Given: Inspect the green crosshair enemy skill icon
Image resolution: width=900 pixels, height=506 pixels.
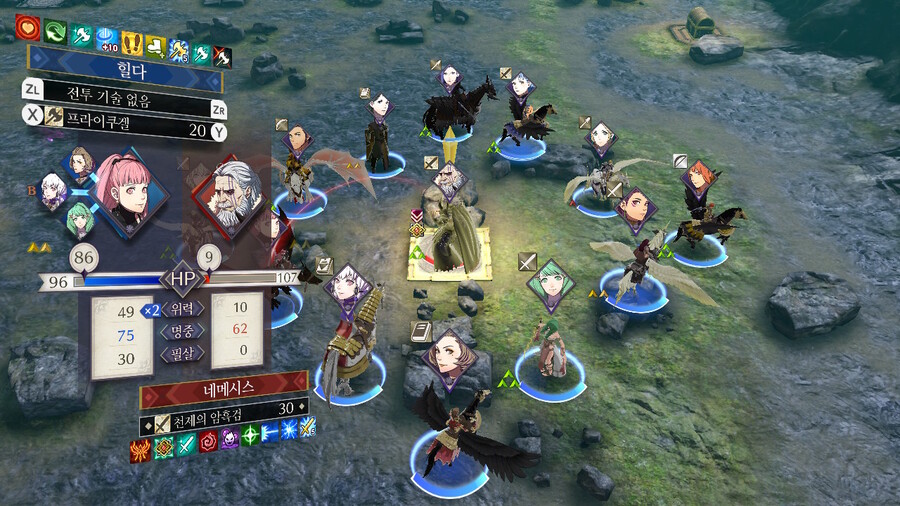Looking at the screenshot, I should point(249,437).
